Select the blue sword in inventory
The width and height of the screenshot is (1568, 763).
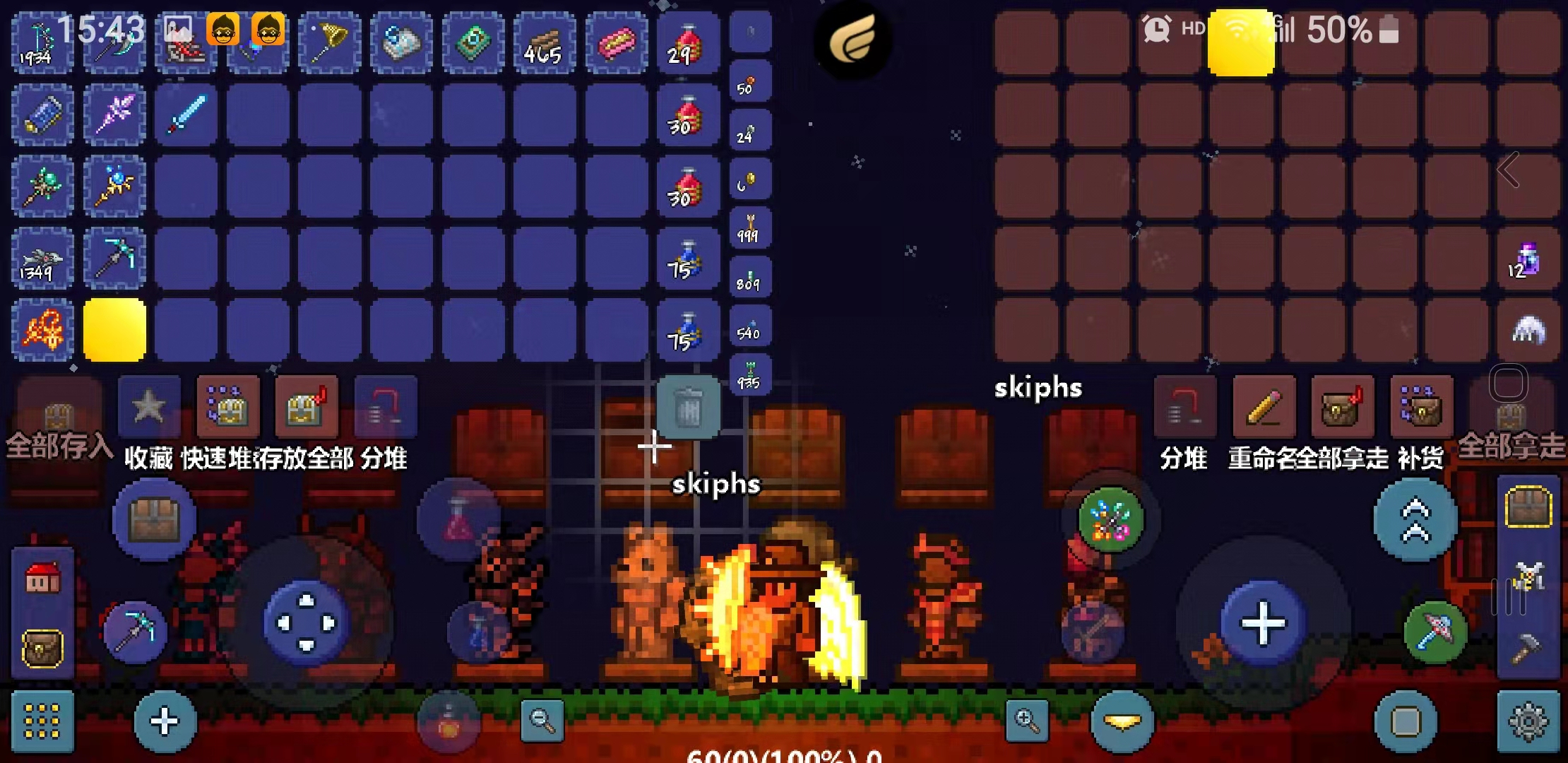coord(186,114)
